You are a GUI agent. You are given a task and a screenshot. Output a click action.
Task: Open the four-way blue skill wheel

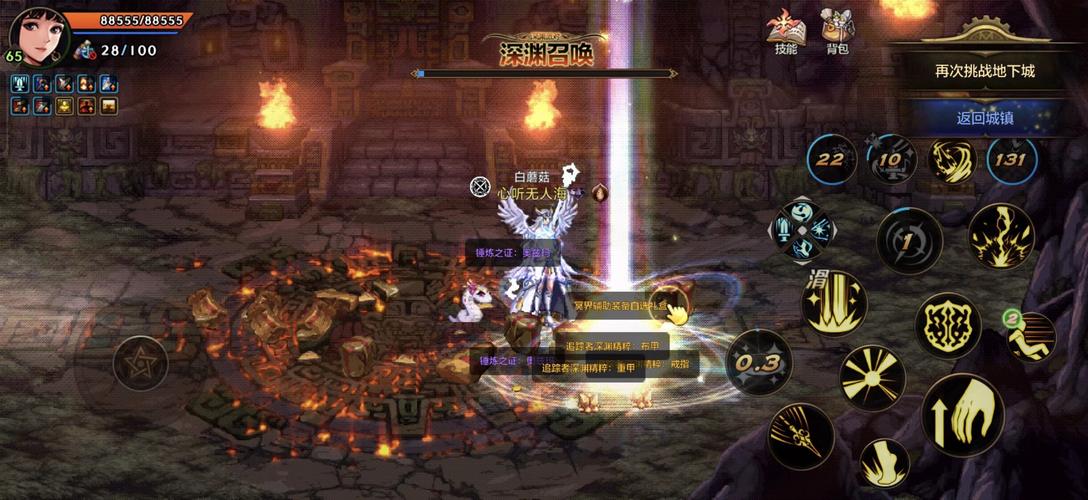point(802,229)
